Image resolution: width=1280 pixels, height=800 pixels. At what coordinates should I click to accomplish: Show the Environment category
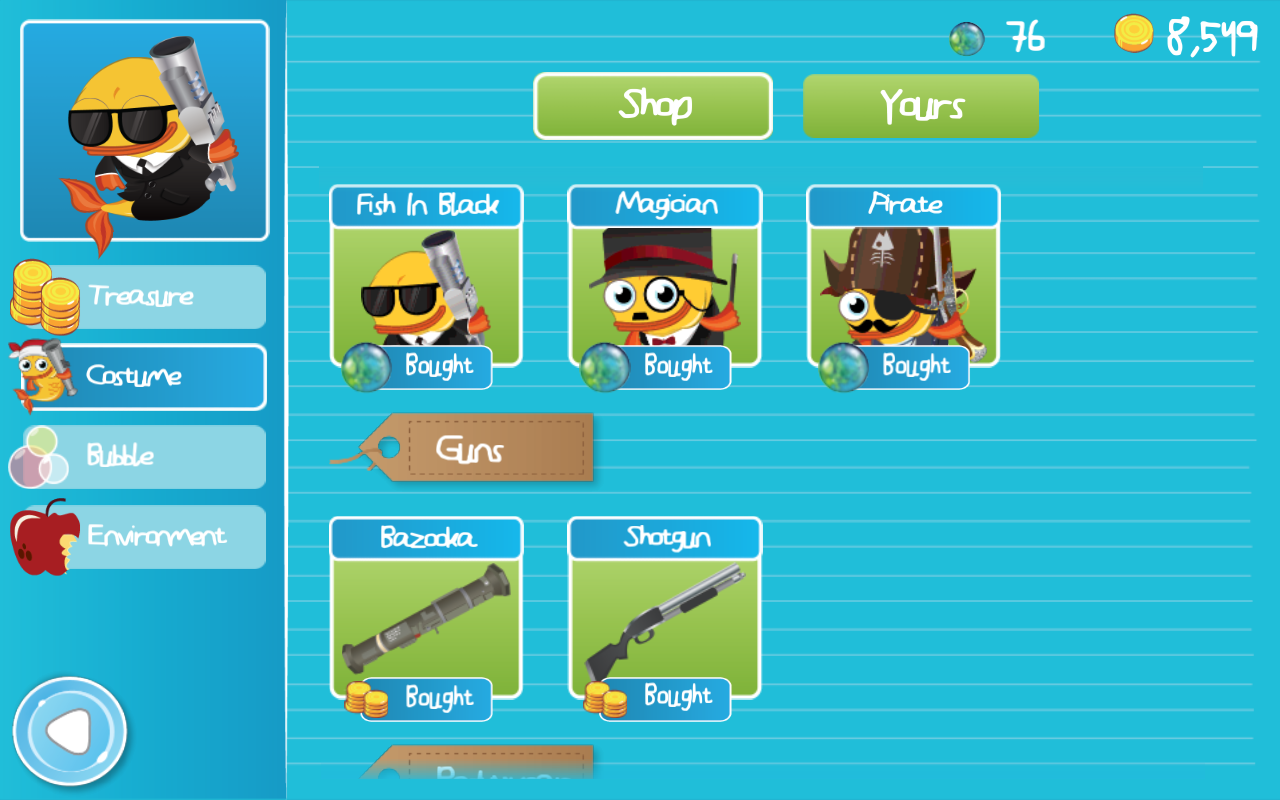pos(141,536)
